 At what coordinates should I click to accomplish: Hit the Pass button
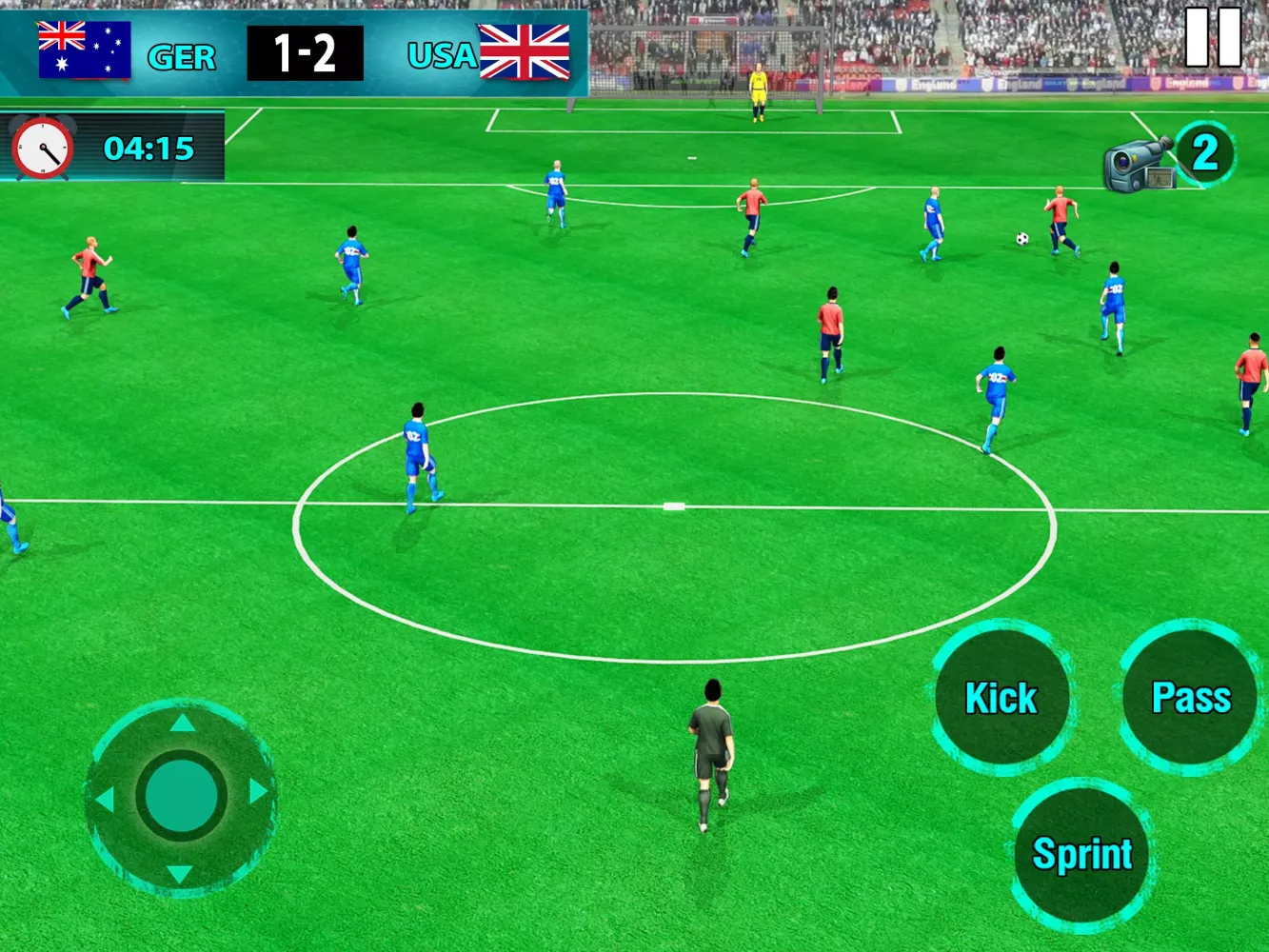1190,697
